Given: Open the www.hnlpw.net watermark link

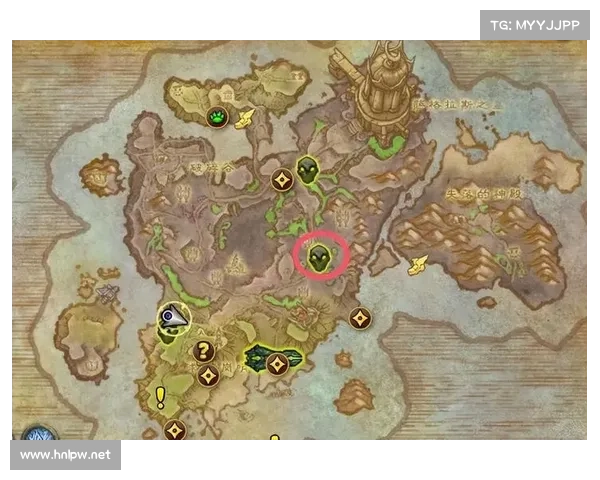Looking at the screenshot, I should (x=68, y=455).
